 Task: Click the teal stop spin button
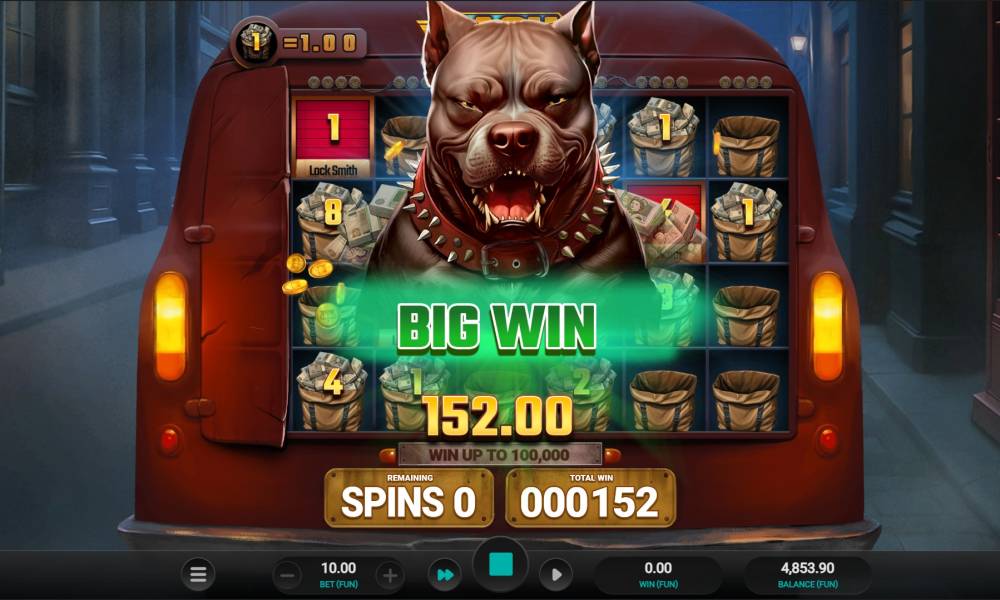tap(500, 565)
